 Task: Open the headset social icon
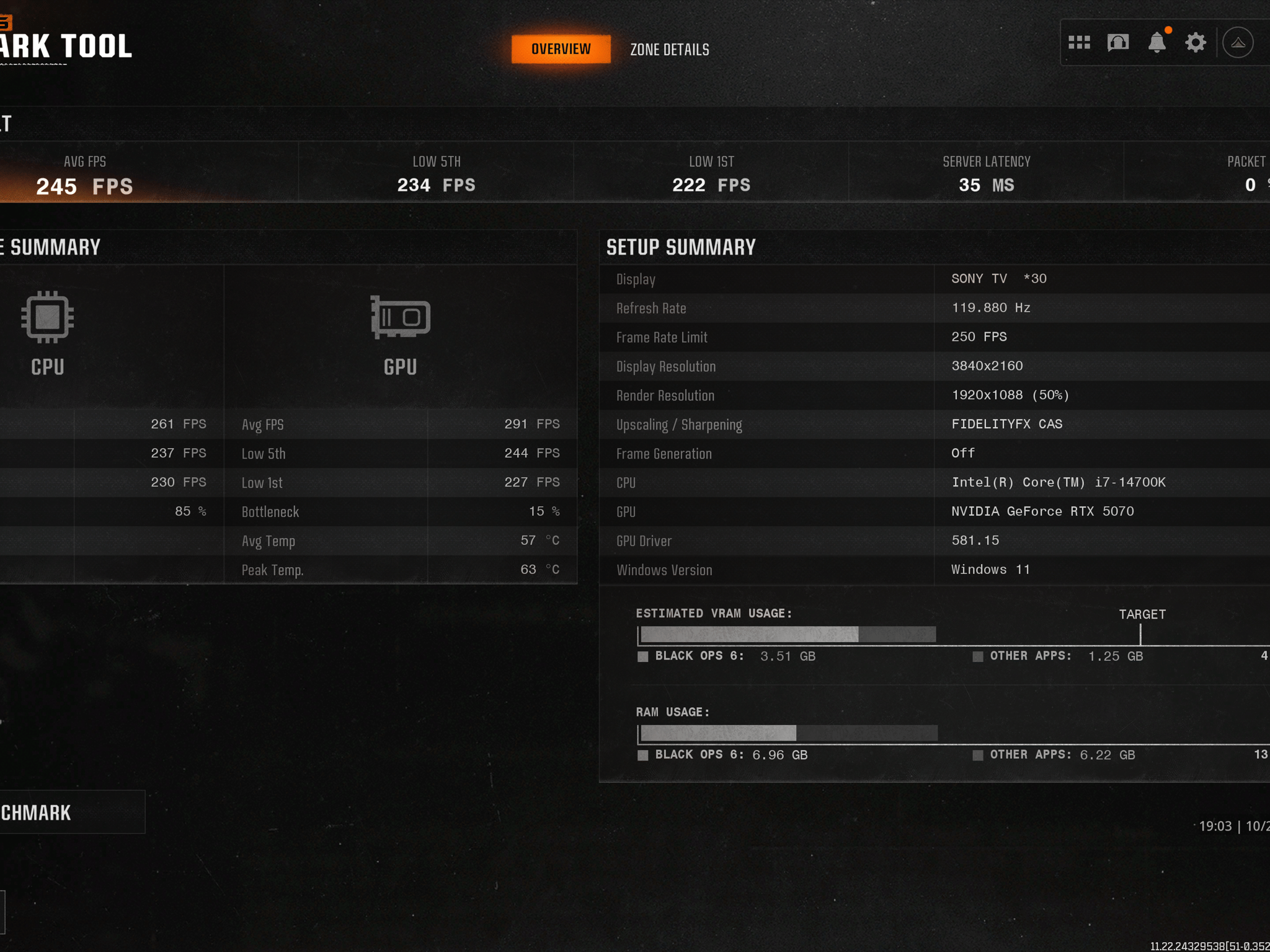click(1118, 43)
